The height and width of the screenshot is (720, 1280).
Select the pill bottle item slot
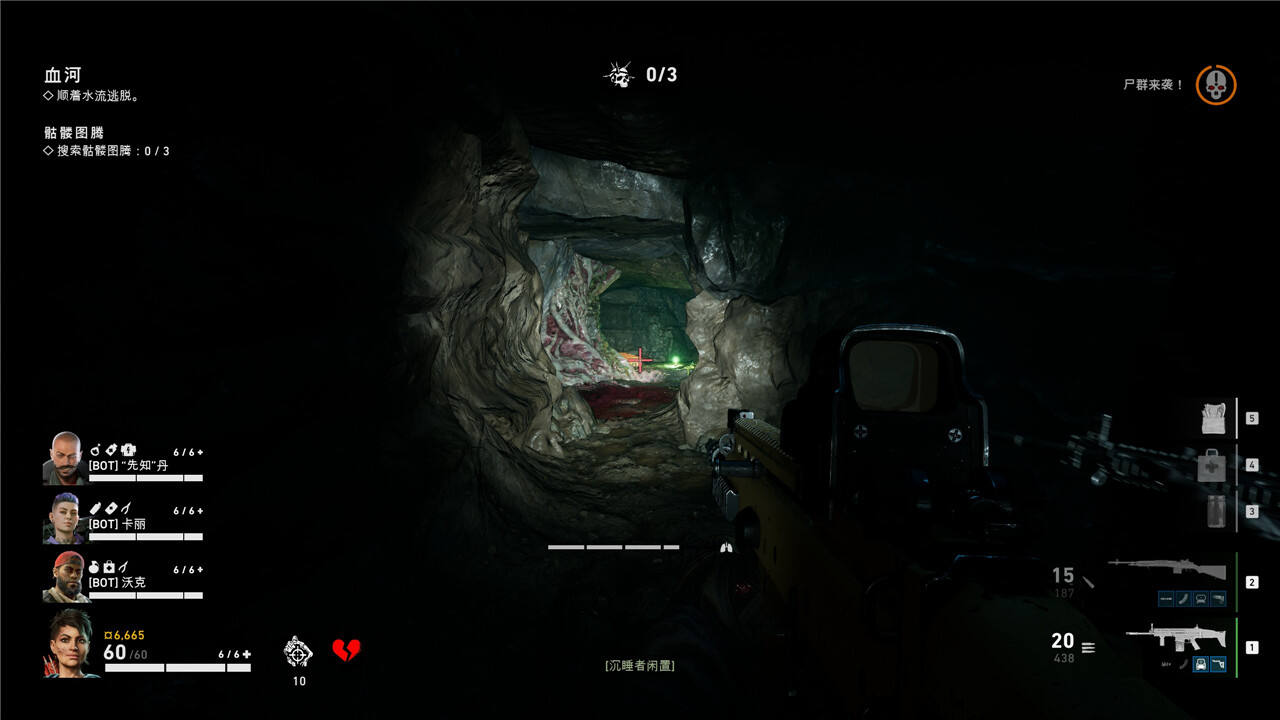click(x=1216, y=510)
